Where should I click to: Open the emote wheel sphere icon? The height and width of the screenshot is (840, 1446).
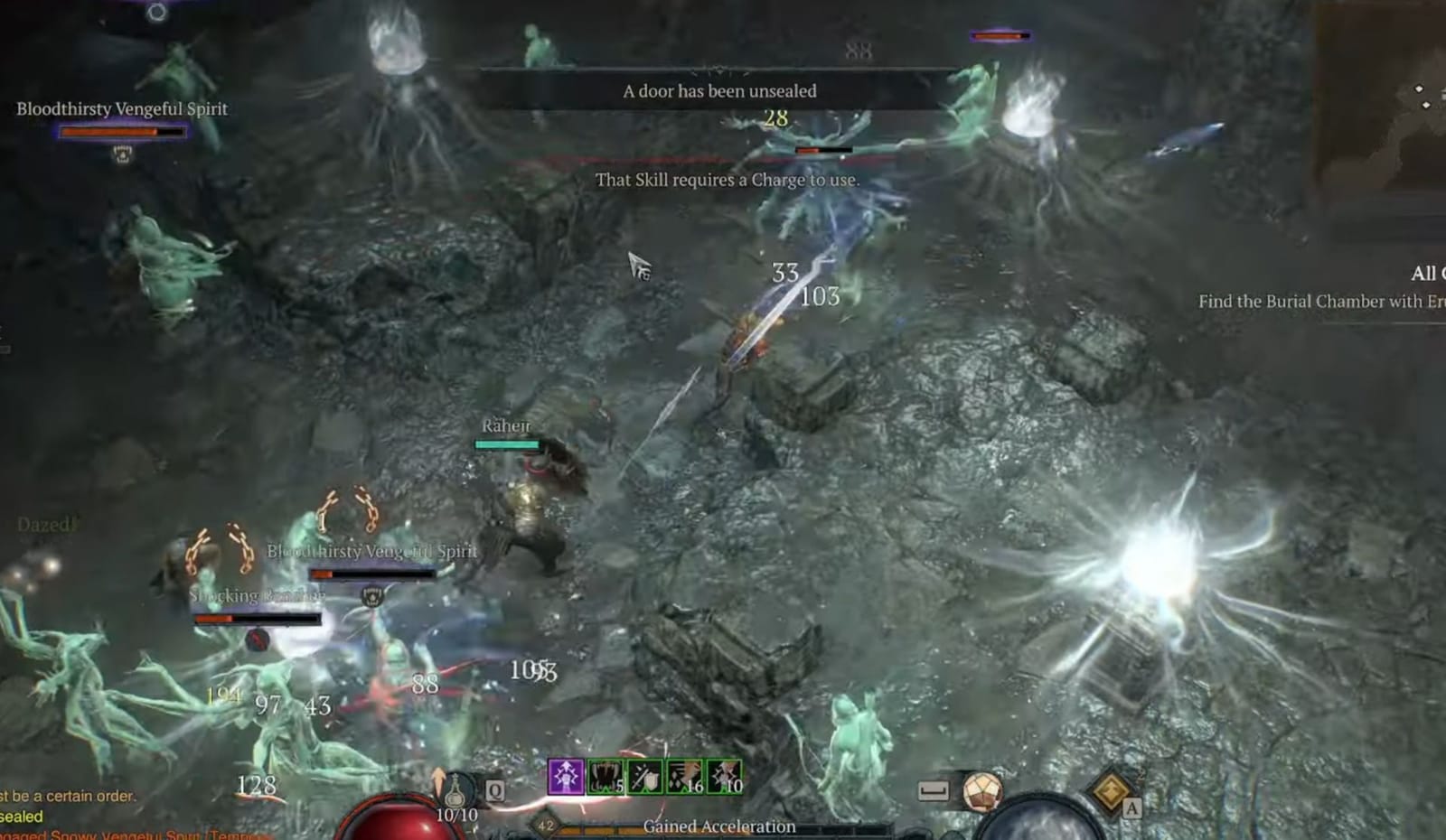982,792
